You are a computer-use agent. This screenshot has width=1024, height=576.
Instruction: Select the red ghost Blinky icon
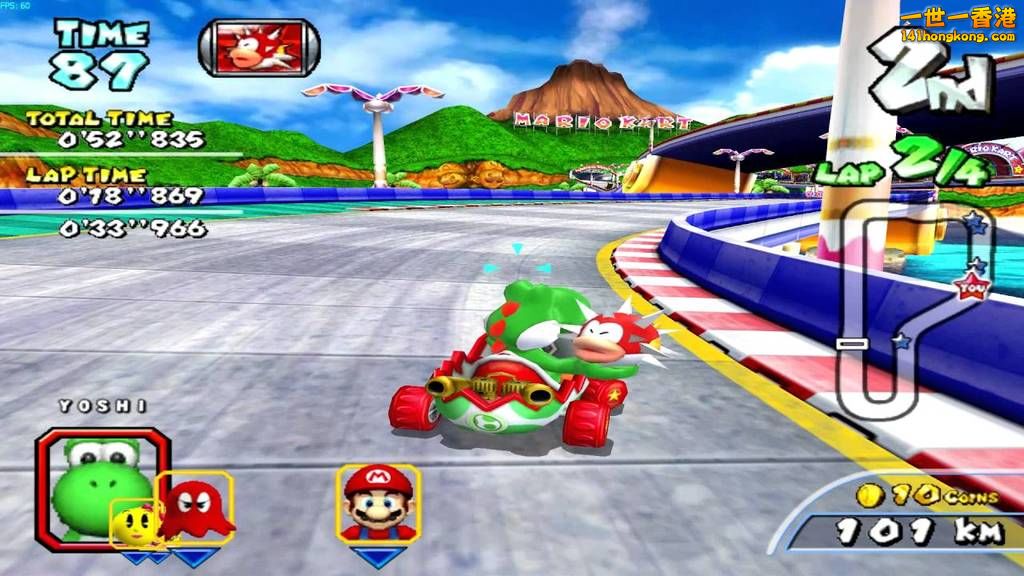[x=194, y=508]
